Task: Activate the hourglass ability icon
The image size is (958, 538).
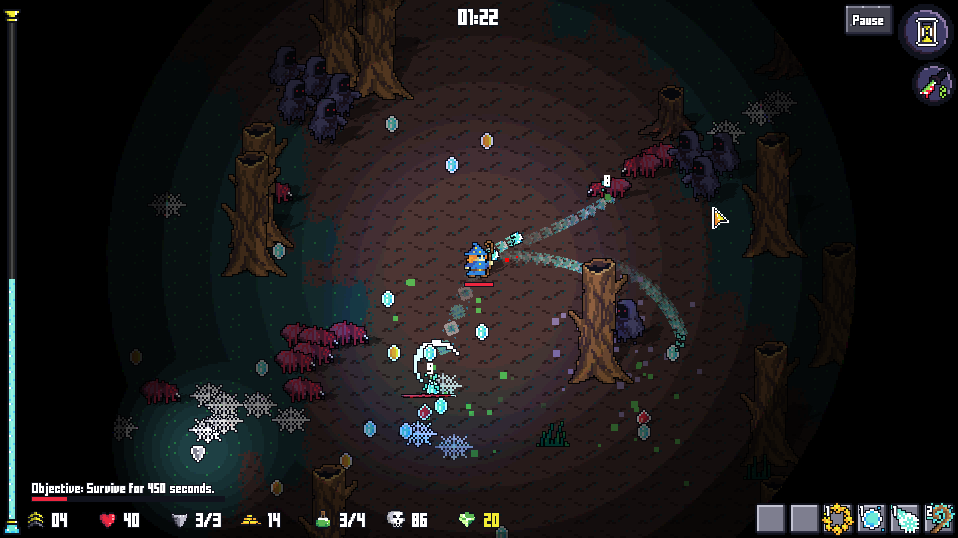Action: click(930, 32)
